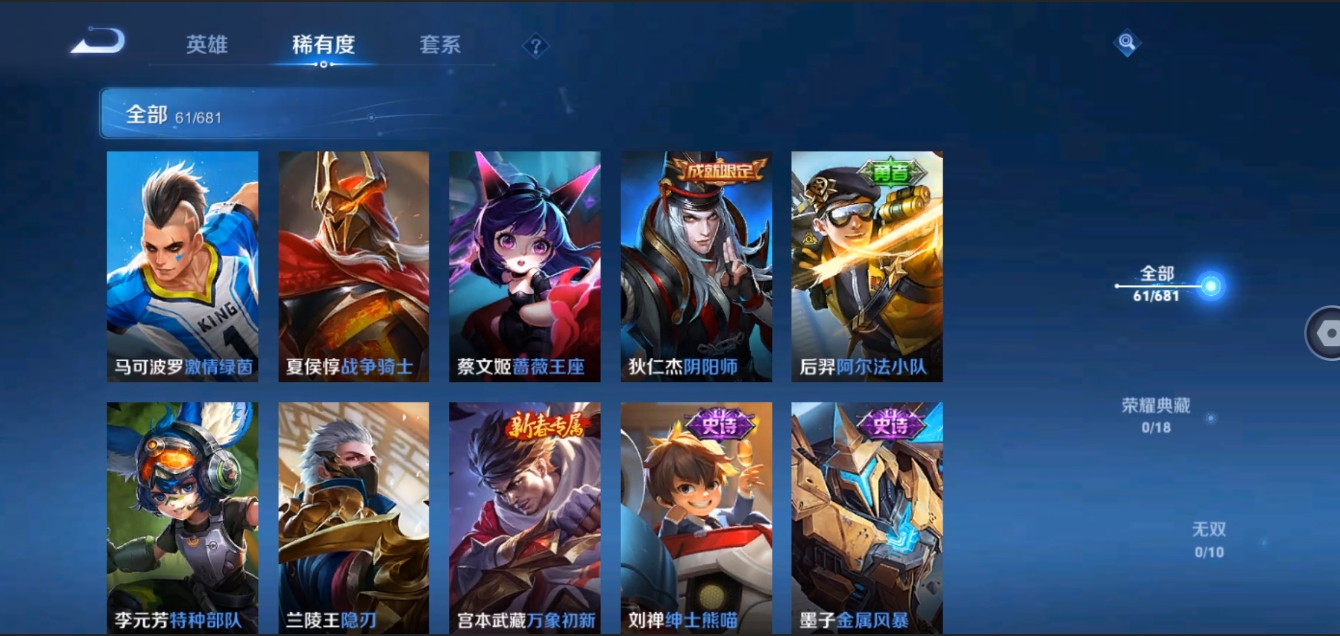Choose the 墨子 金属风暴 skin card
This screenshot has width=1340, height=636.
click(867, 517)
